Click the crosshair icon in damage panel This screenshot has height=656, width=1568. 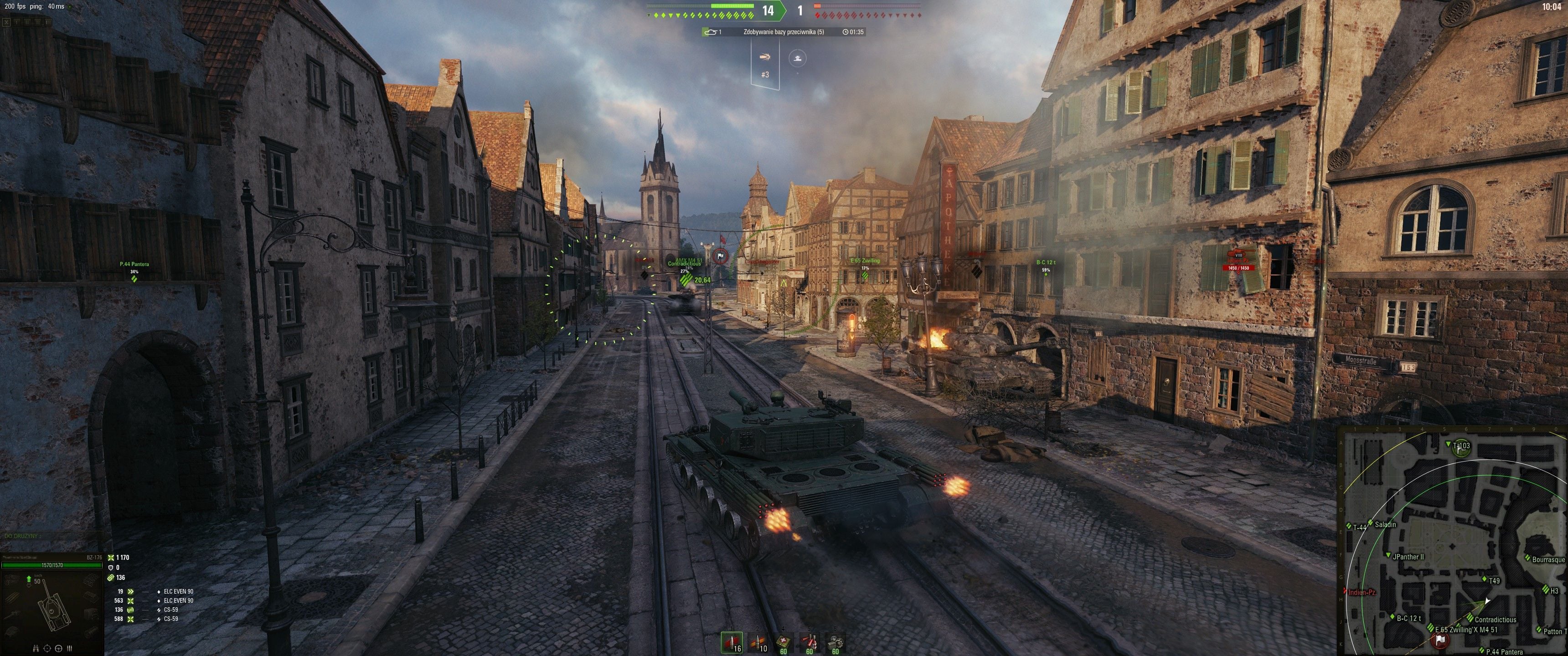point(47,648)
